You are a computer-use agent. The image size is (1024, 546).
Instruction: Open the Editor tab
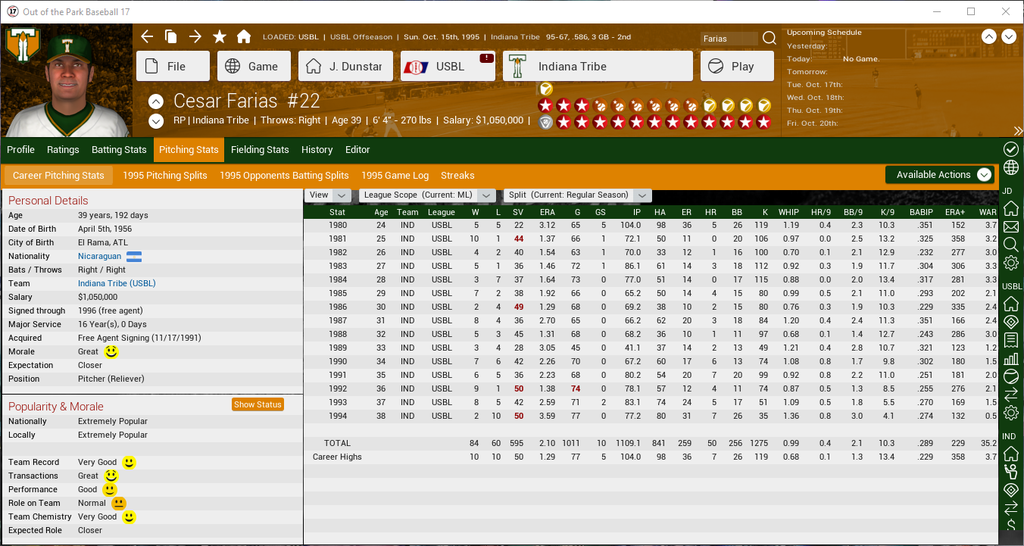point(358,150)
